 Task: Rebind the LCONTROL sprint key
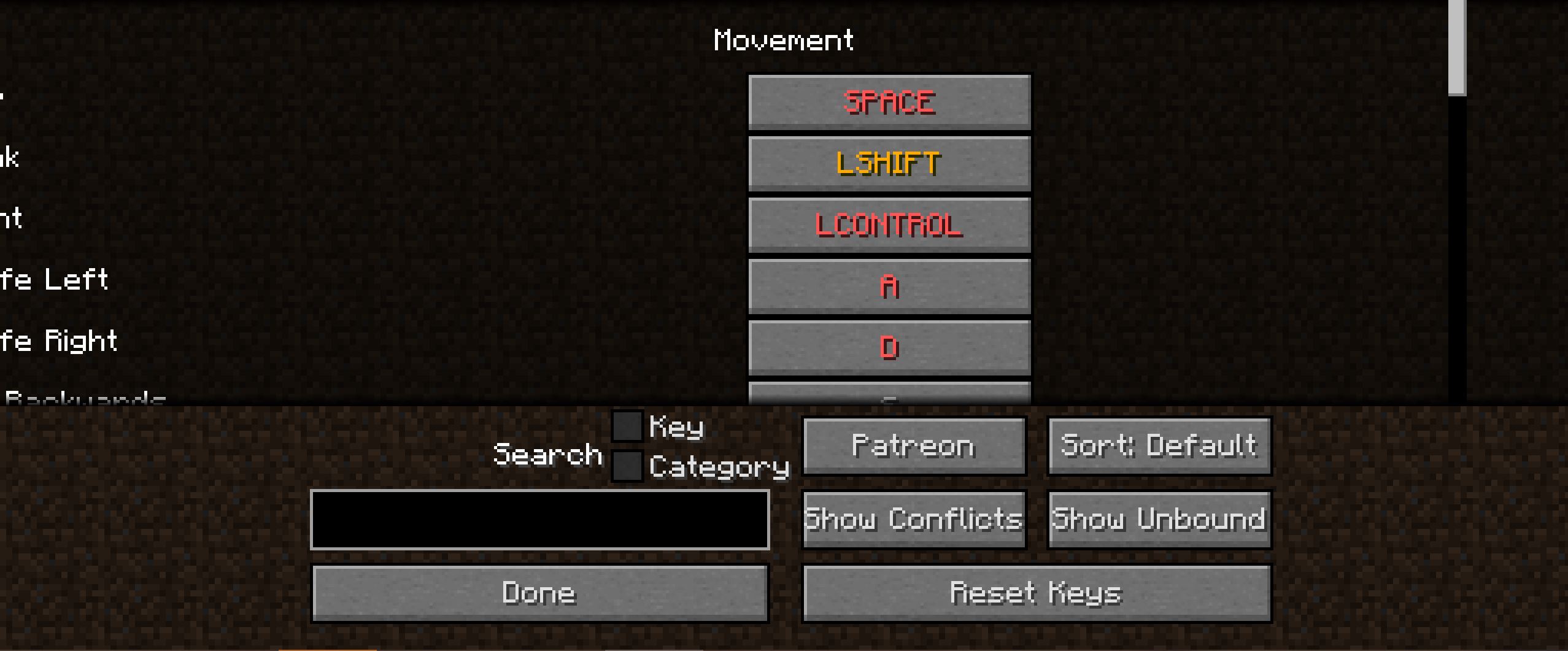pyautogui.click(x=888, y=223)
